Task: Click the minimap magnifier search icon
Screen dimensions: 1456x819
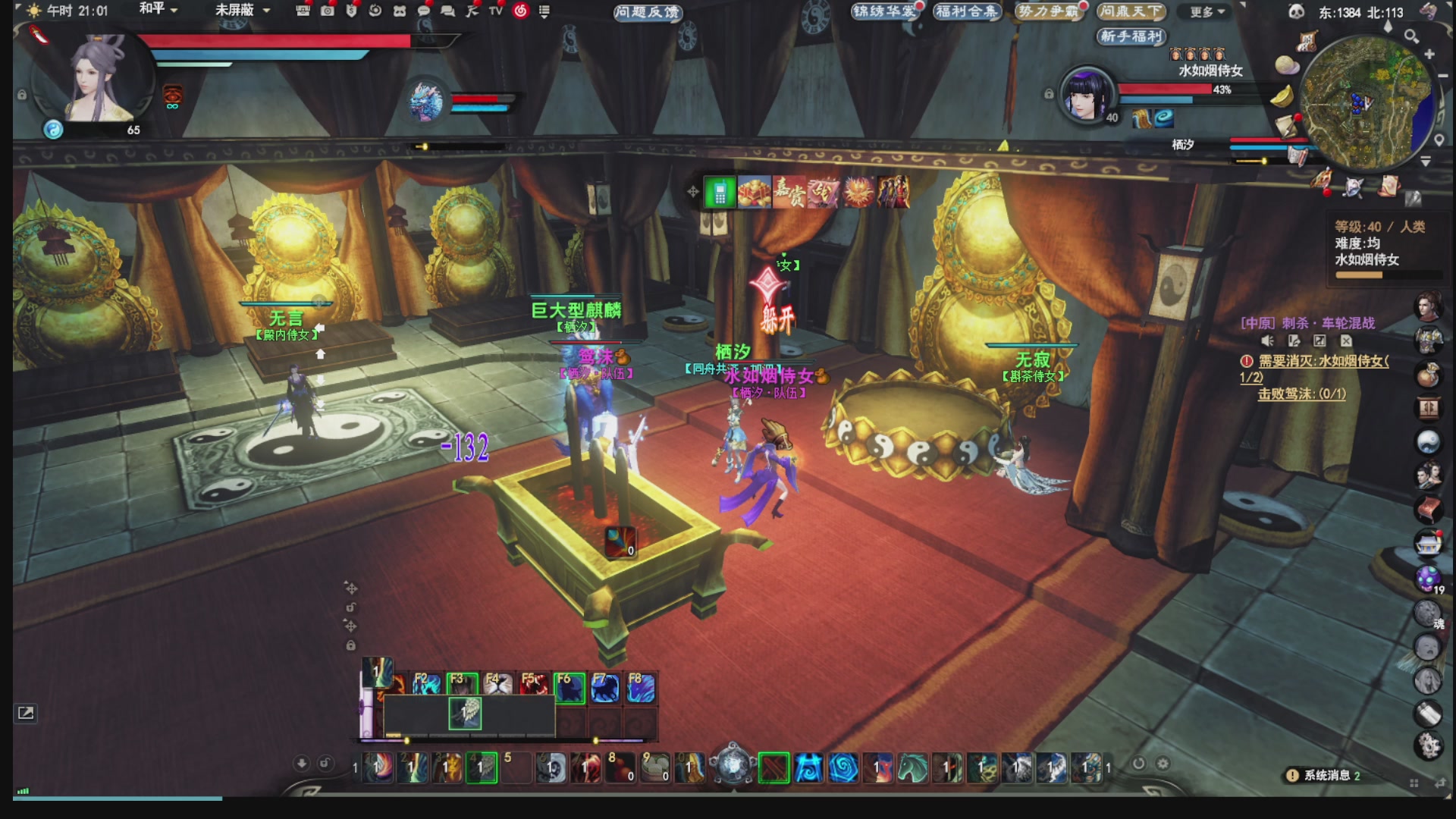Action: (x=1411, y=36)
